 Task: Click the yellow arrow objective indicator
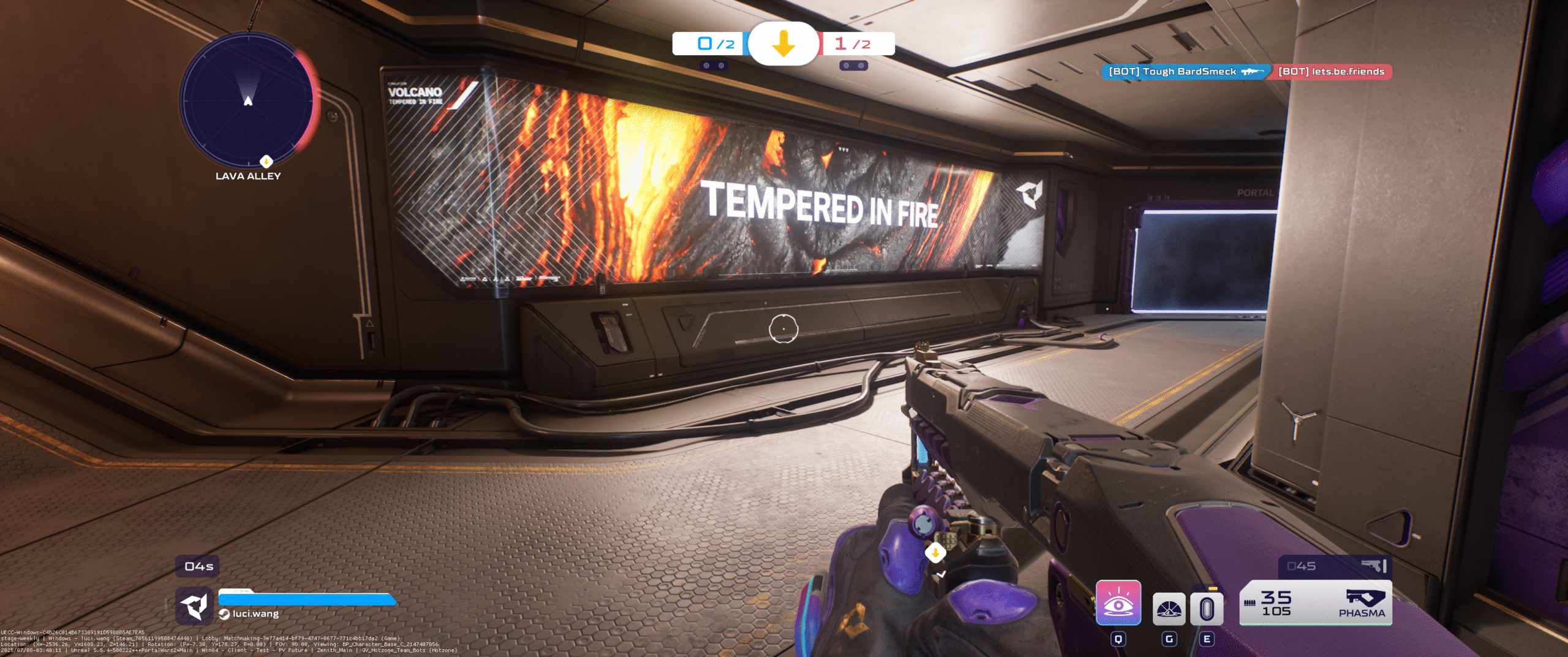(783, 44)
